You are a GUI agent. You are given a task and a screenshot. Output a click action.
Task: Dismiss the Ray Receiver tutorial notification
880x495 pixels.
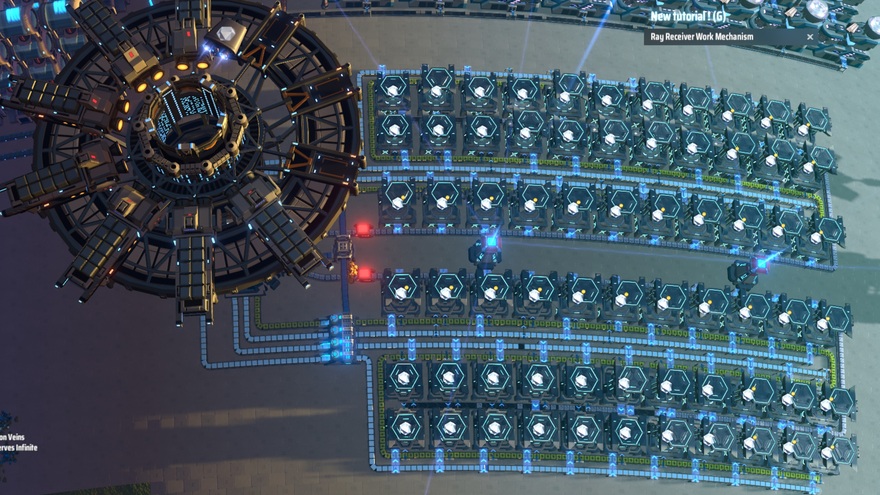(810, 37)
